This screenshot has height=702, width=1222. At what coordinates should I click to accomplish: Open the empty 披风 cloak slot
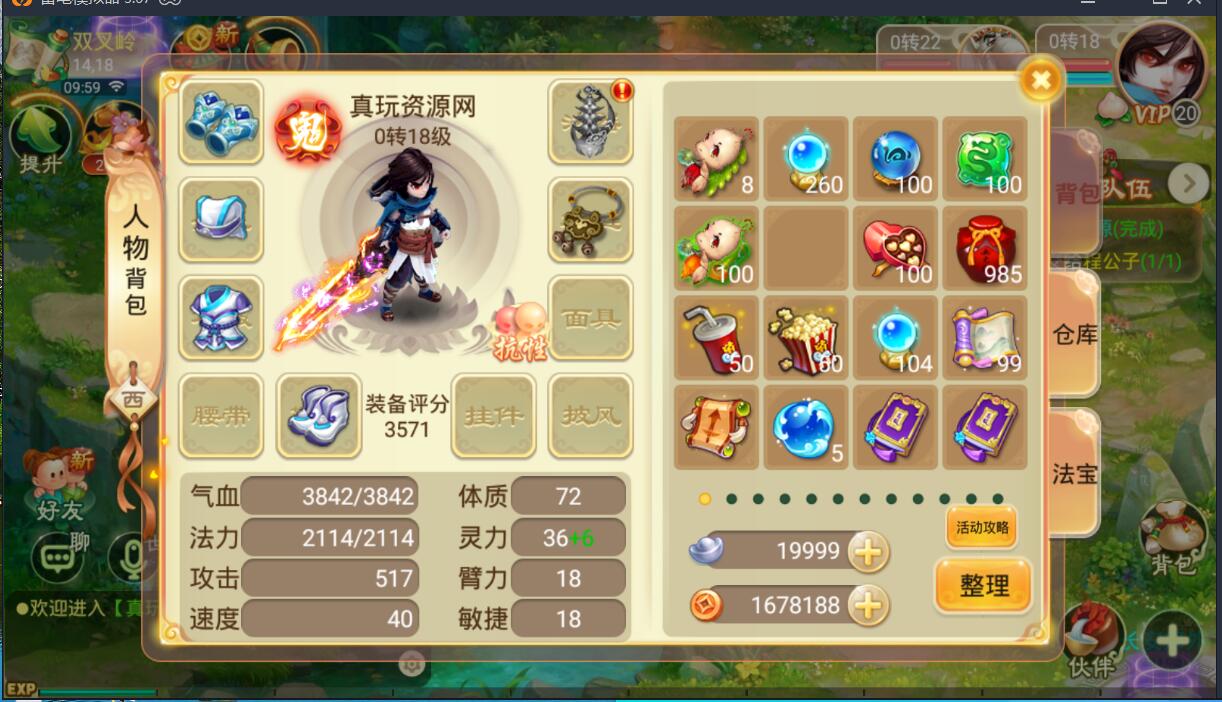tap(590, 416)
